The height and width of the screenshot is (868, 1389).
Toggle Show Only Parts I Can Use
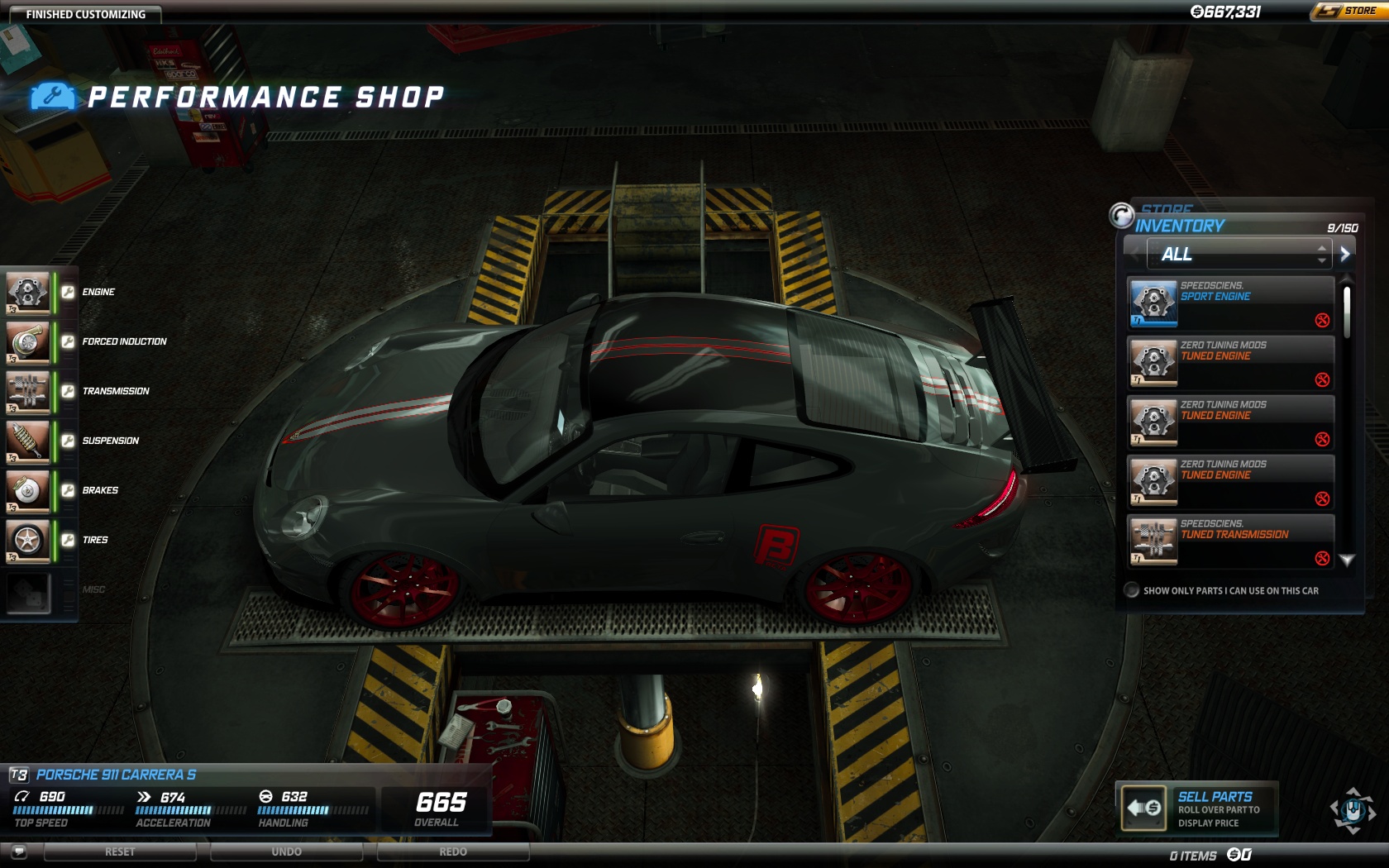coord(1132,590)
